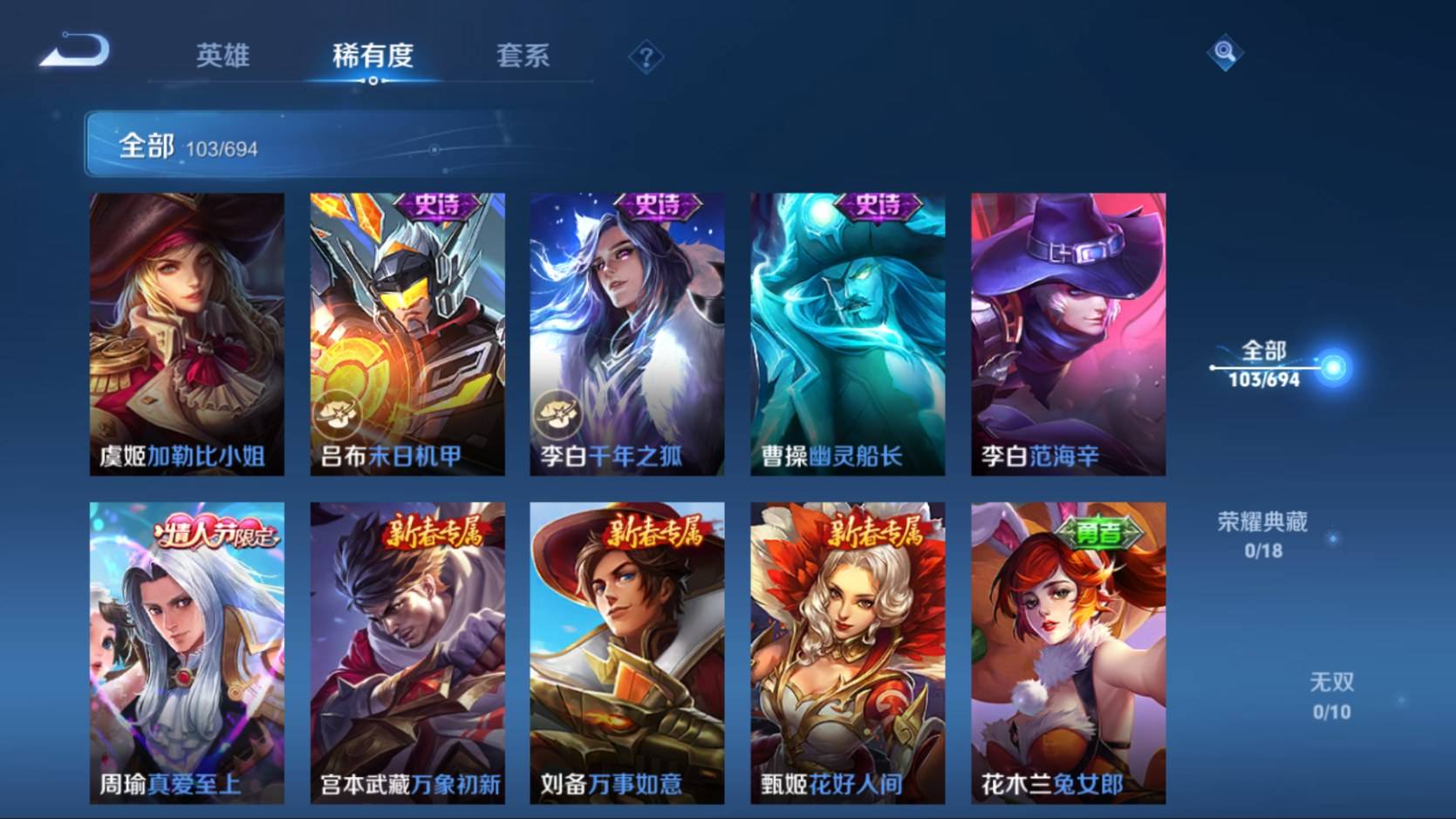Image resolution: width=1456 pixels, height=819 pixels.
Task: Choose the 刘备 万事如意 skin card
Action: pos(627,652)
